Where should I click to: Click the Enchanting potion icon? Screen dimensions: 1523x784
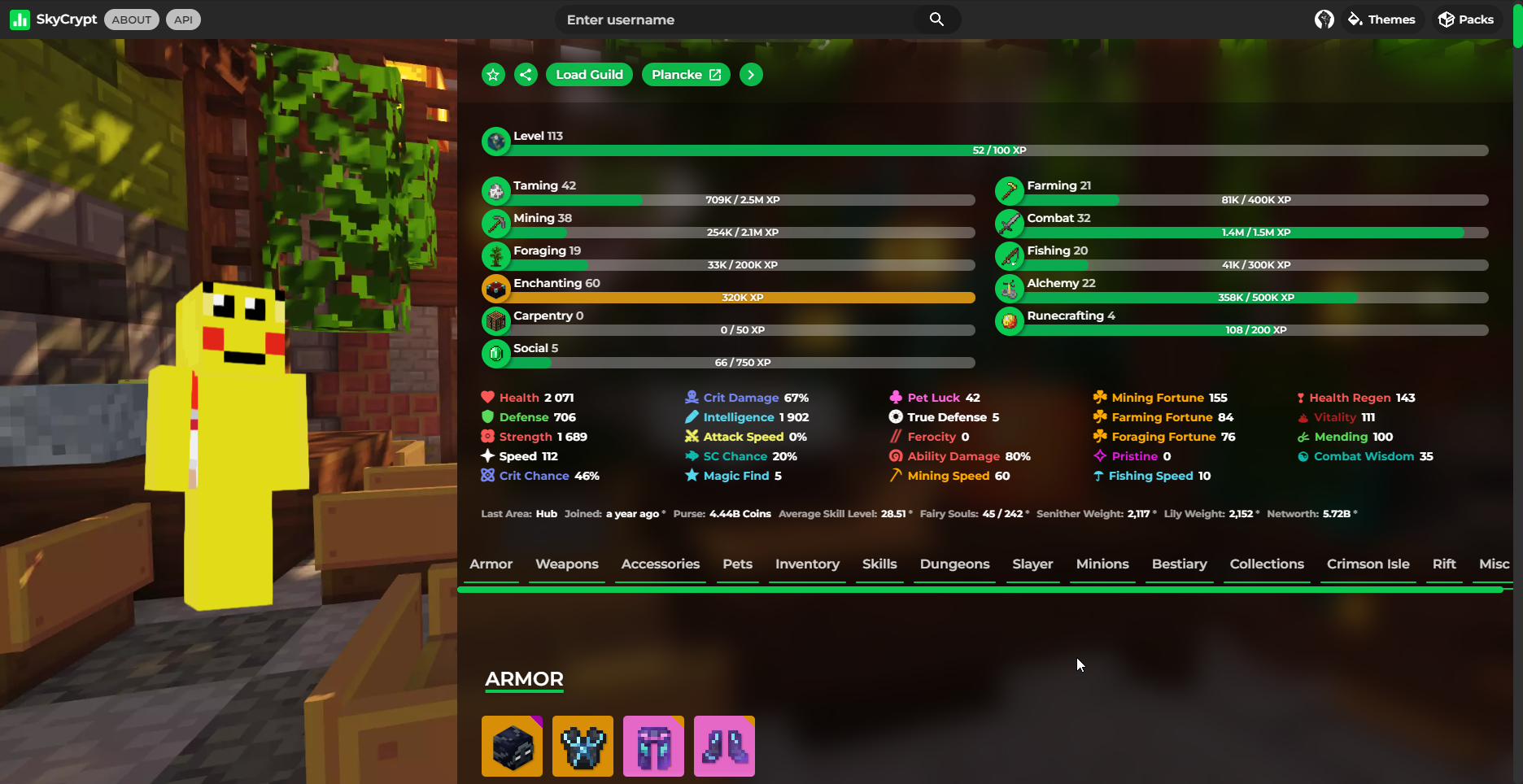[x=496, y=289]
